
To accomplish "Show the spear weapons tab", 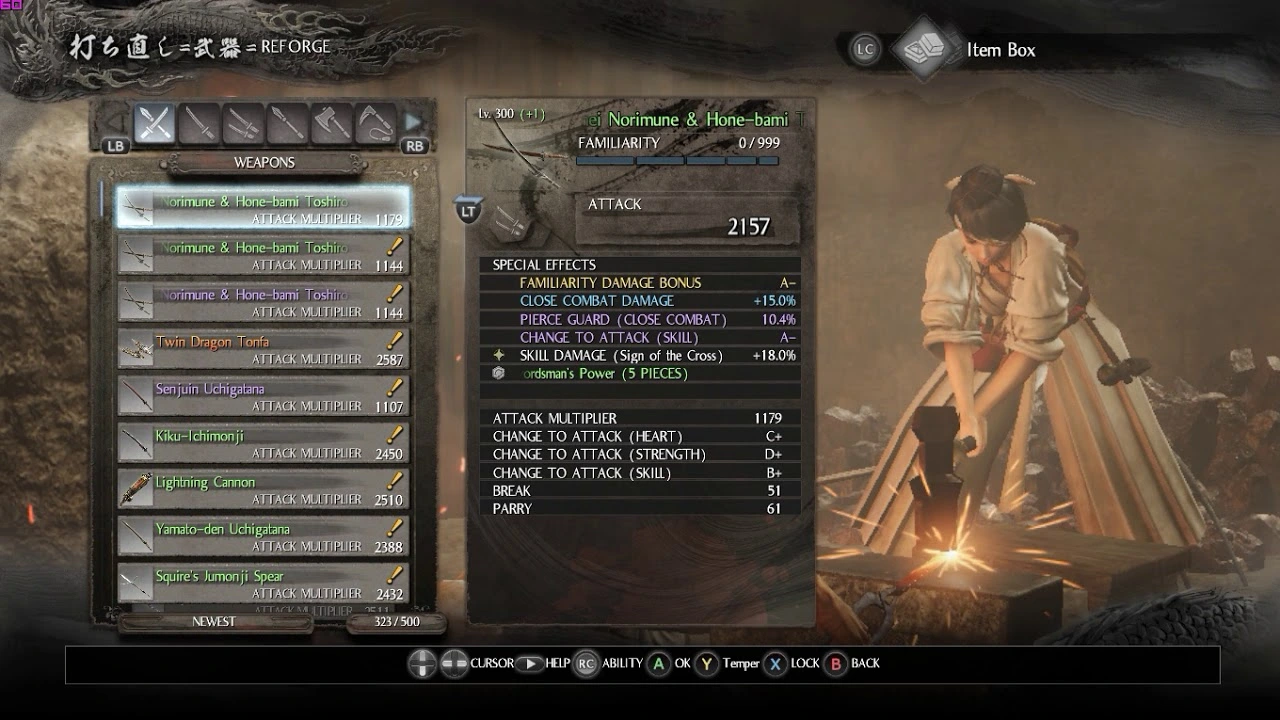I will pyautogui.click(x=287, y=123).
